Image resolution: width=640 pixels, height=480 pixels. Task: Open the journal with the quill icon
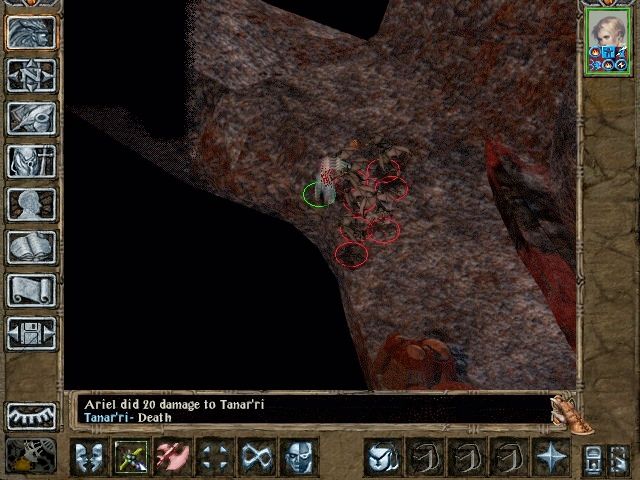(31, 118)
